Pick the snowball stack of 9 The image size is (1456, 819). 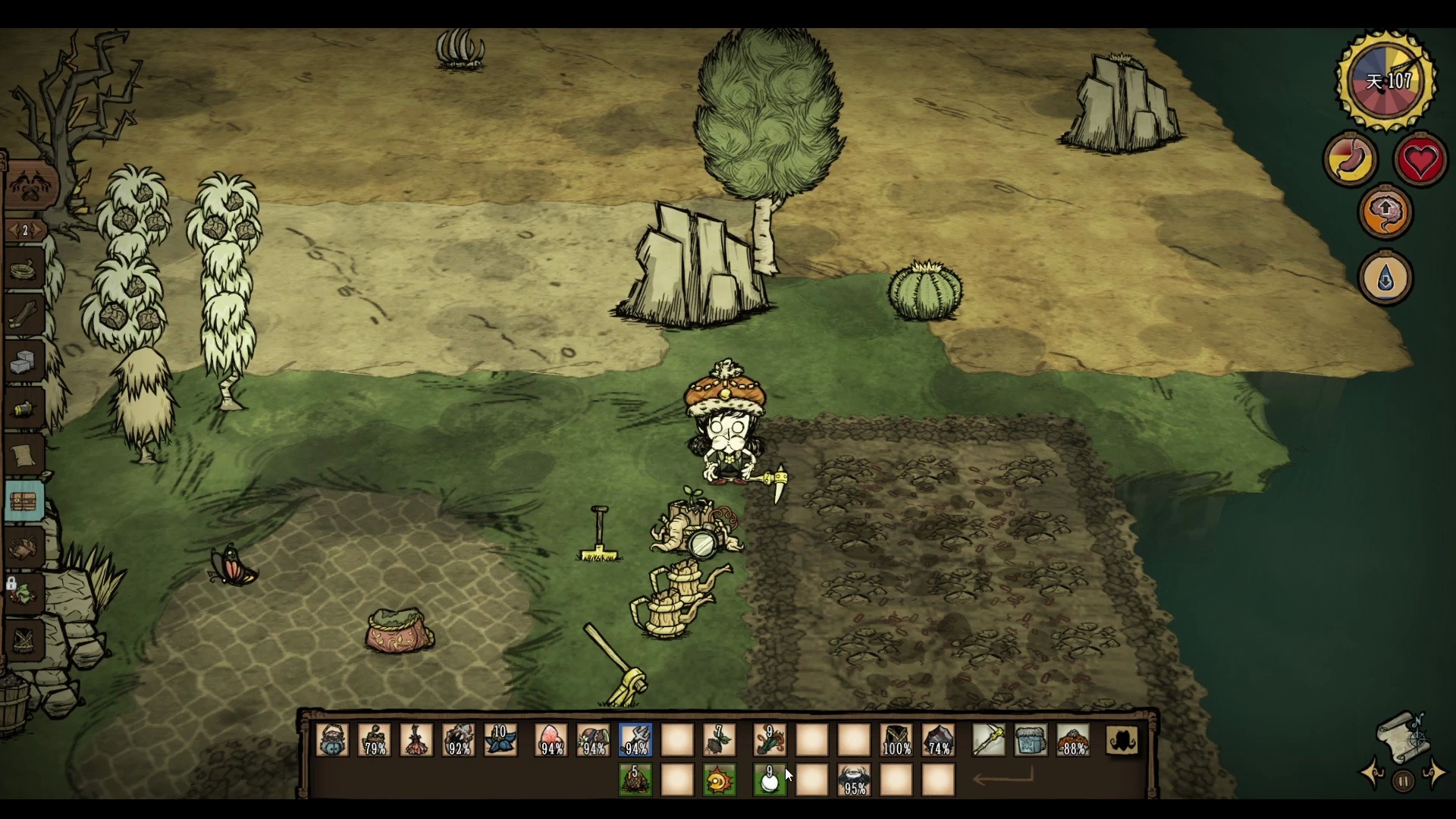[769, 780]
